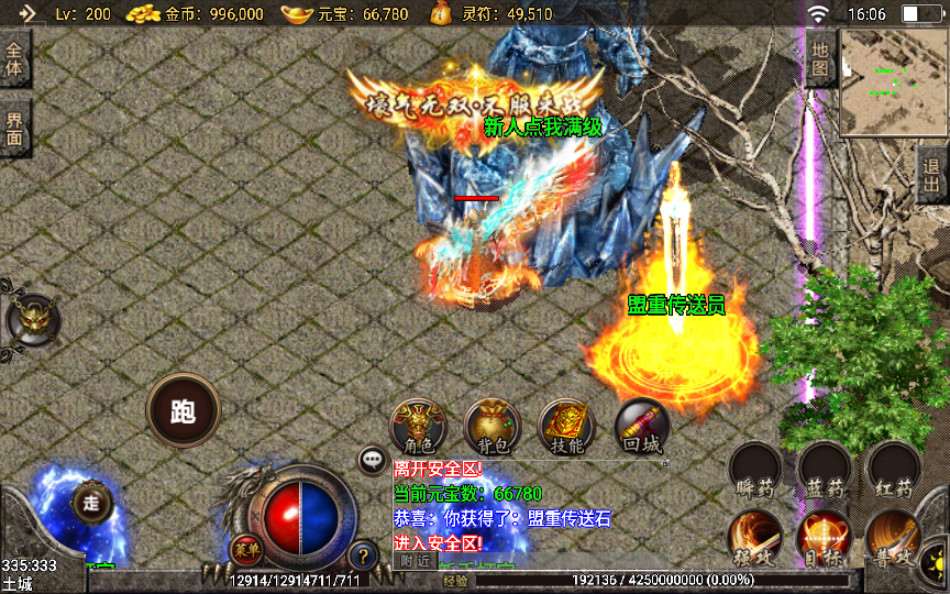Tap the 跑 run button

[183, 412]
